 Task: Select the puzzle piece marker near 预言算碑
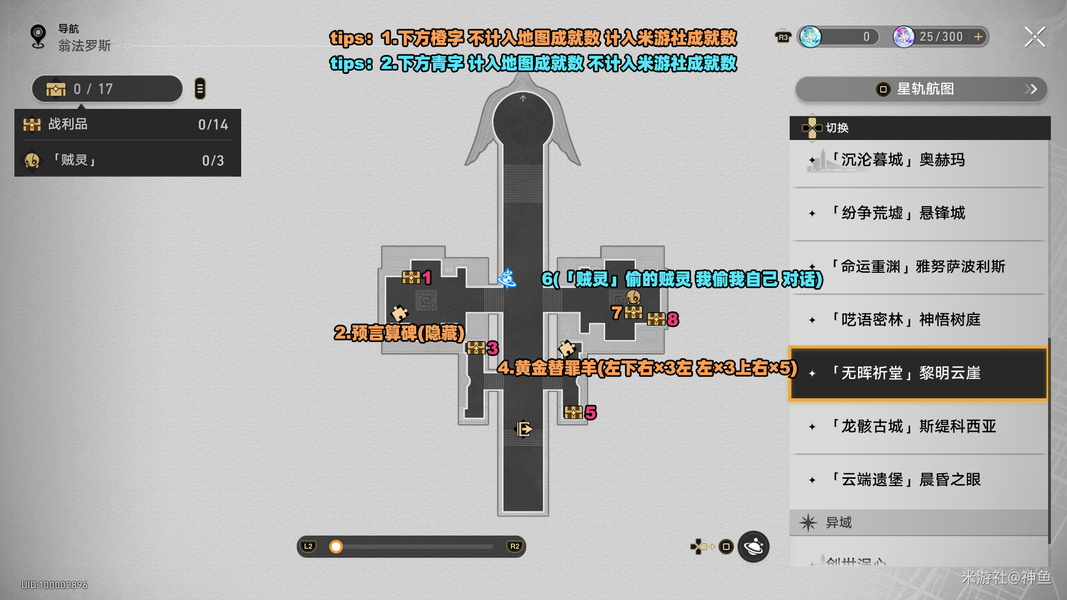(x=400, y=313)
